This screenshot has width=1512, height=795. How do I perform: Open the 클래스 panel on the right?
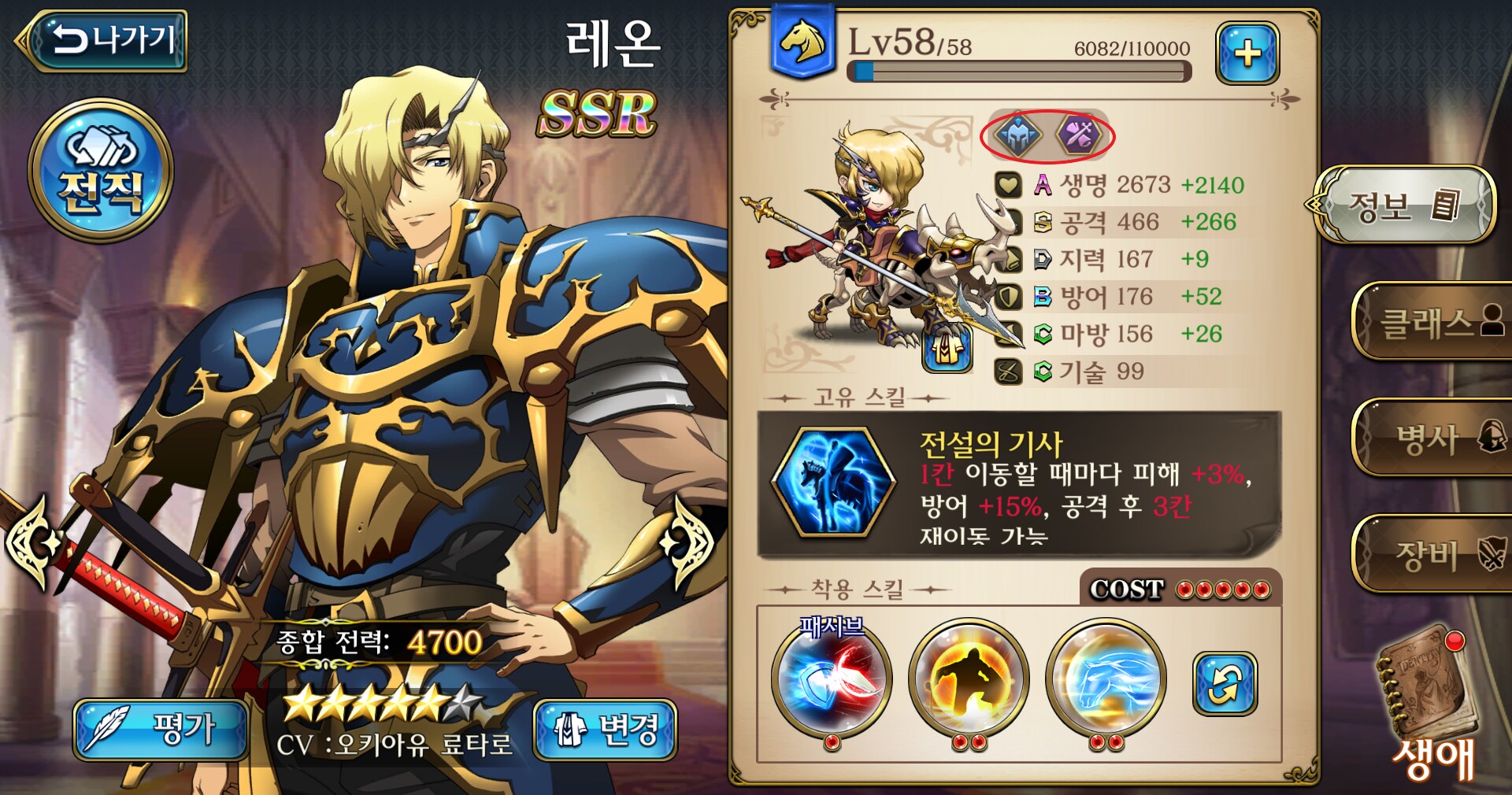click(x=1441, y=323)
